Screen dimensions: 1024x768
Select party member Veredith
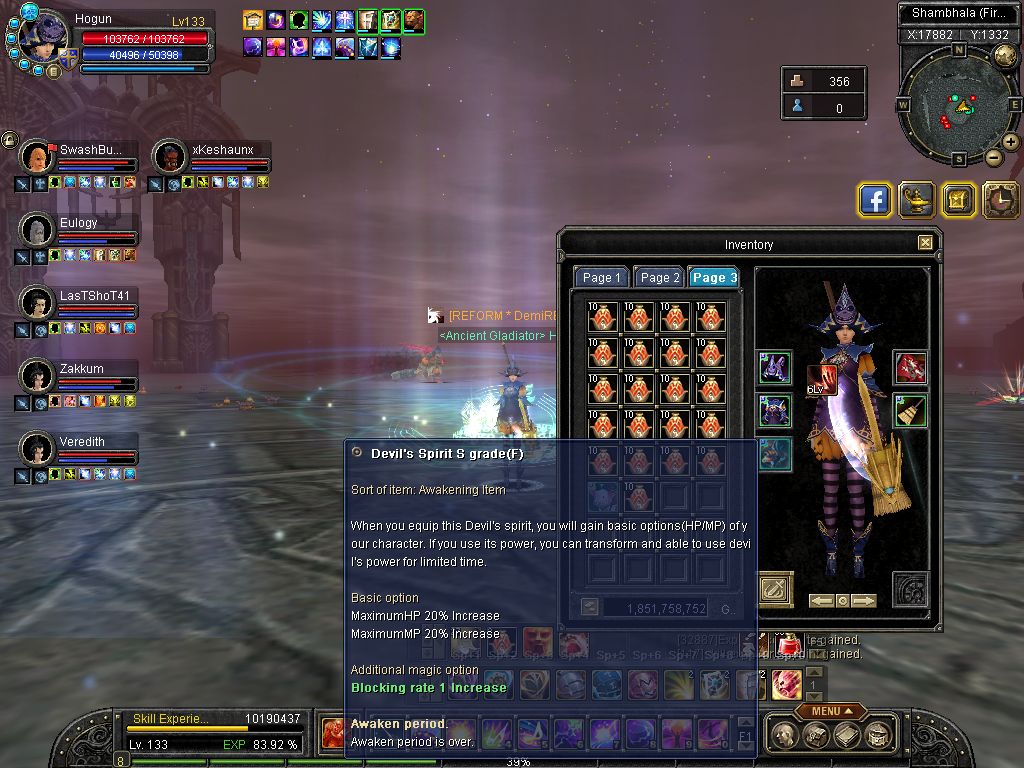point(78,449)
